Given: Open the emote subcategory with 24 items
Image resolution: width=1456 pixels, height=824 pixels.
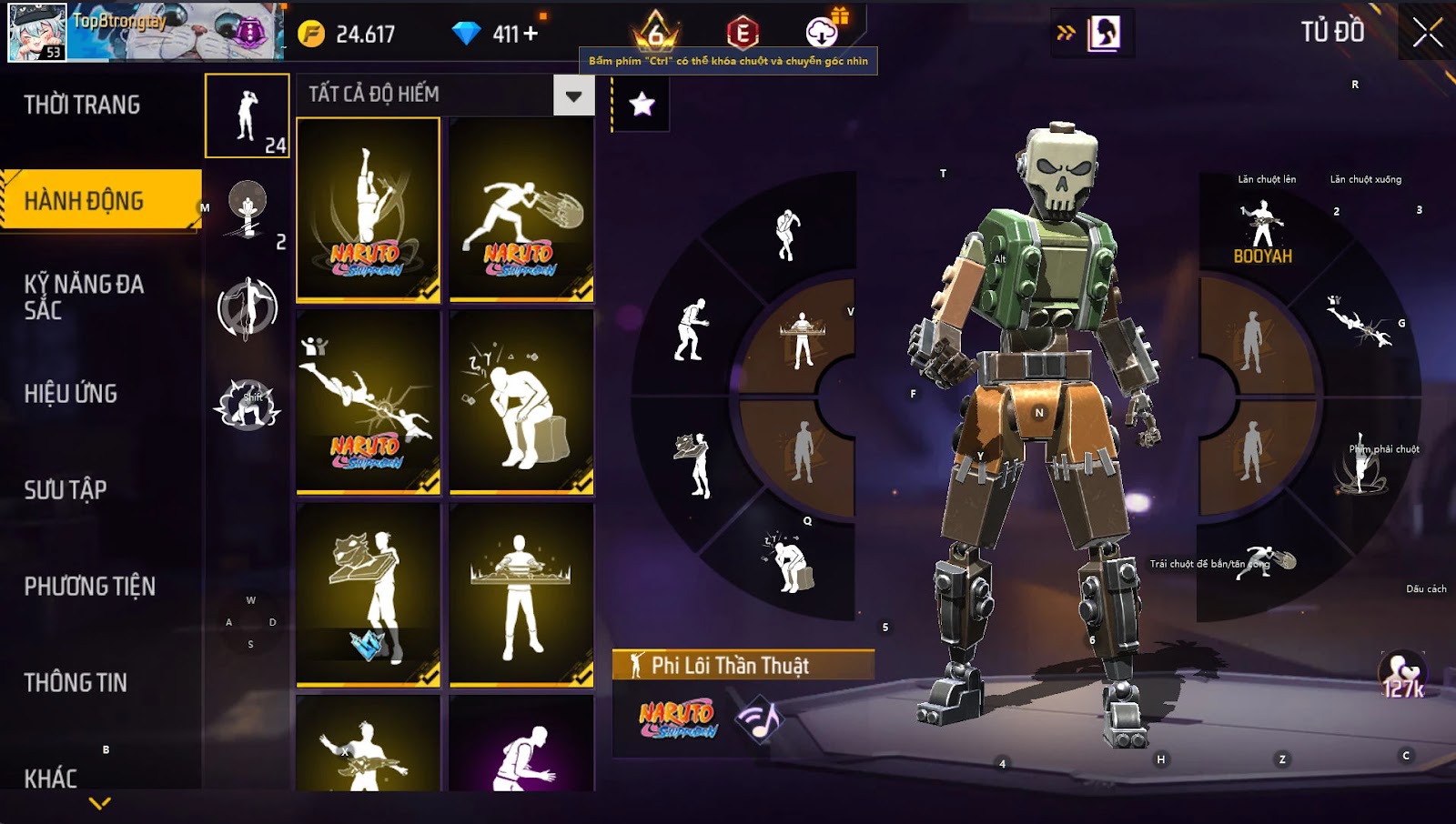Looking at the screenshot, I should click(248, 116).
